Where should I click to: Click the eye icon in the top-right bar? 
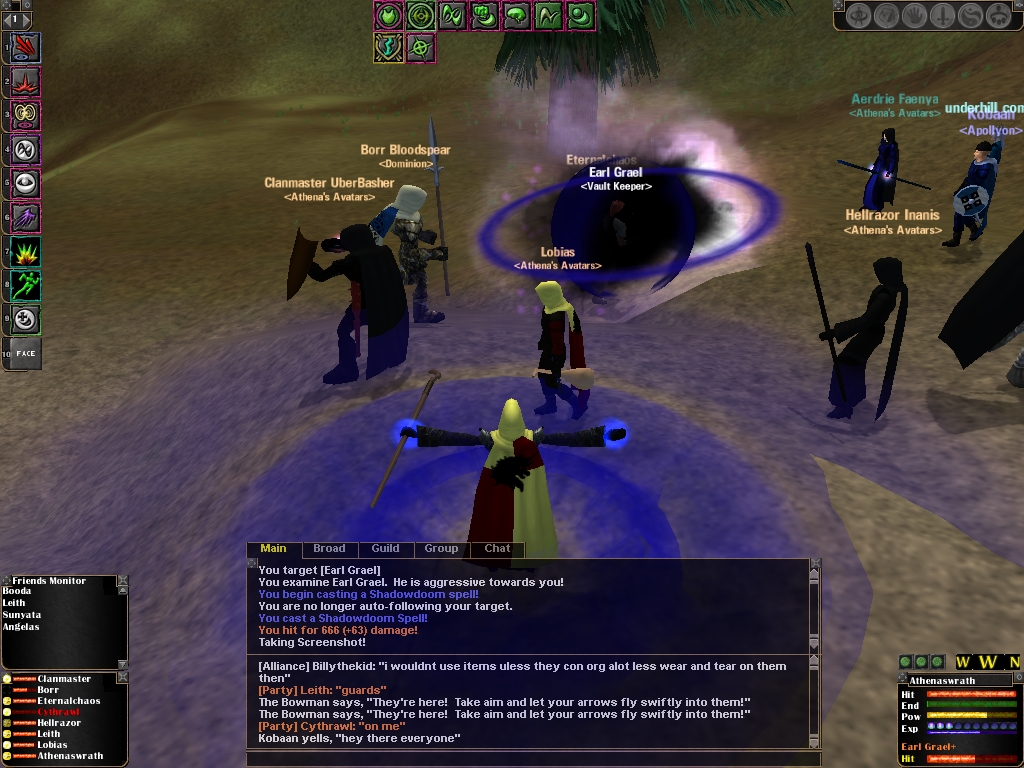coord(858,15)
